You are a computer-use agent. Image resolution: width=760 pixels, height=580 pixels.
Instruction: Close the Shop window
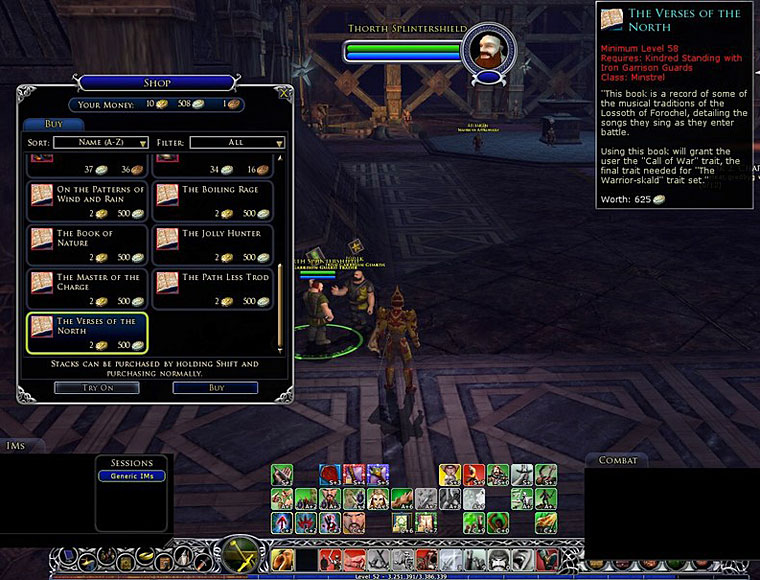(284, 93)
